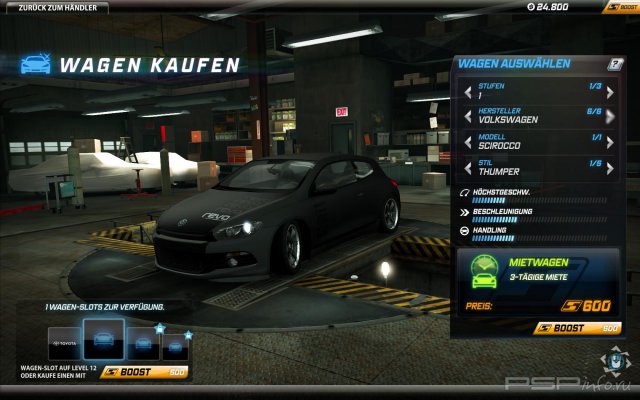Select the Mietwagen rental option panel
Viewport: 640px width, 400px height.
coord(540,283)
